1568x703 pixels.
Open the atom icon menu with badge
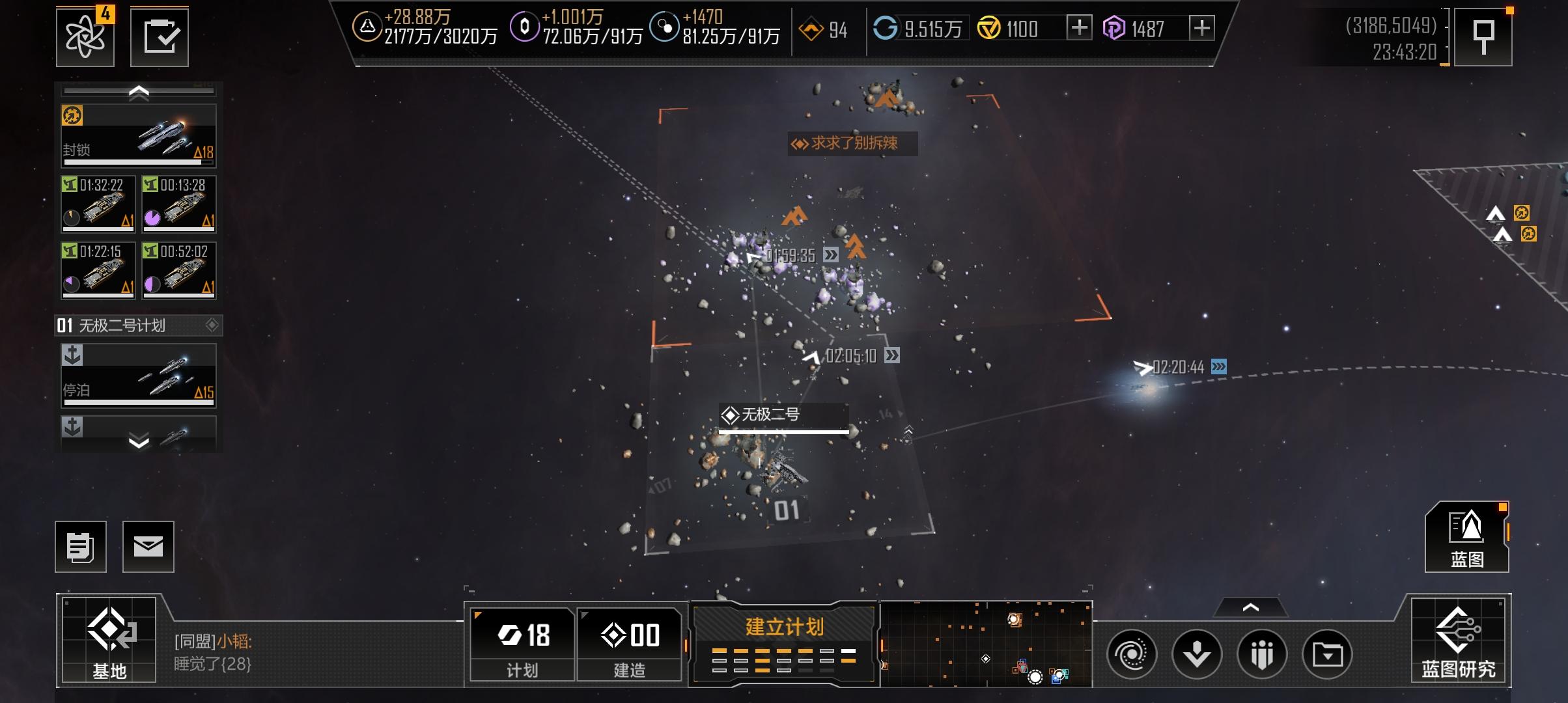tap(85, 36)
